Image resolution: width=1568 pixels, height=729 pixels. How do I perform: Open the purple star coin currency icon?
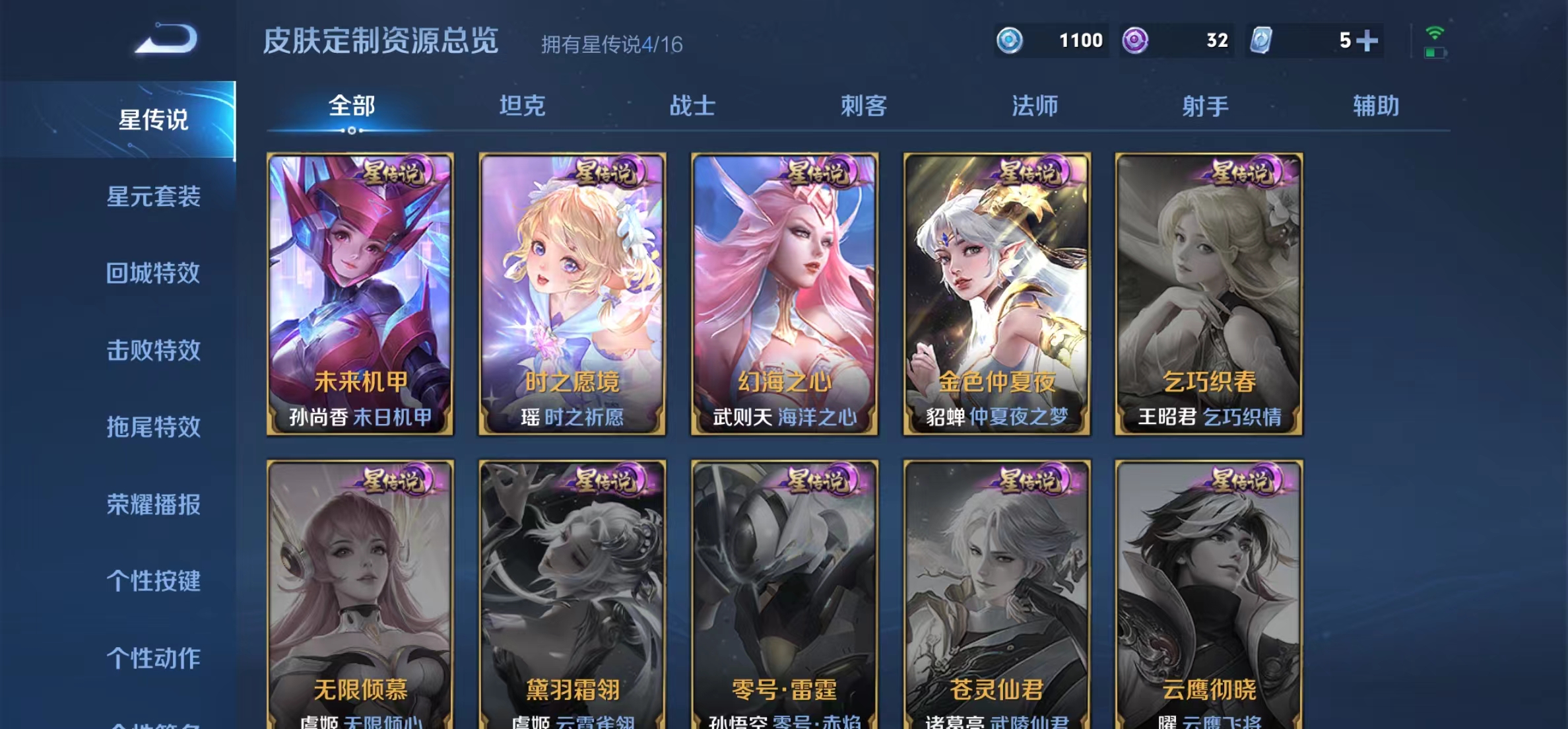(1135, 40)
